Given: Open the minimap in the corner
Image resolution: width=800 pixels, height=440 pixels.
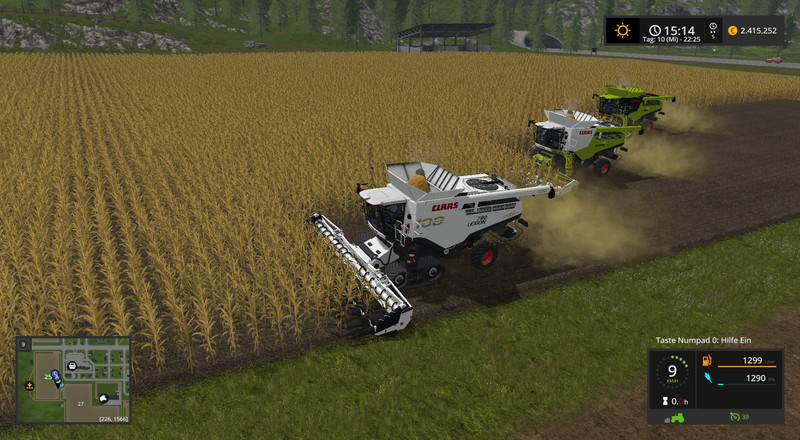Looking at the screenshot, I should point(72,379).
